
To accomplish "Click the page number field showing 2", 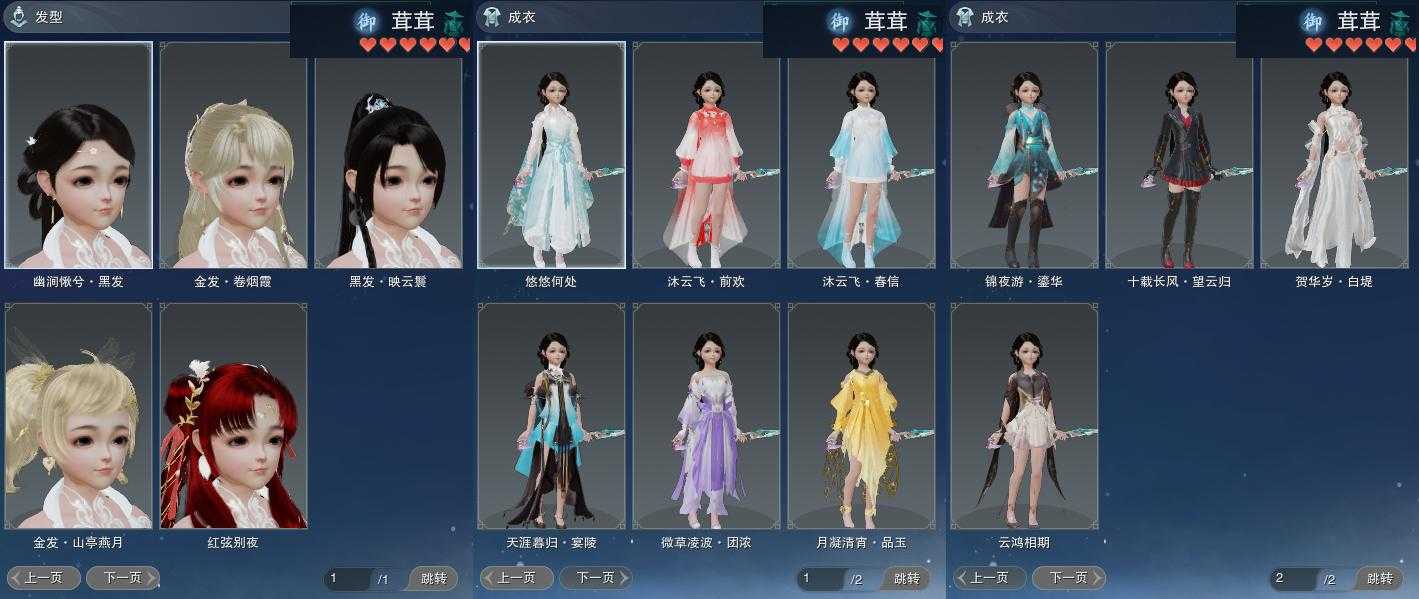I will click(1292, 578).
